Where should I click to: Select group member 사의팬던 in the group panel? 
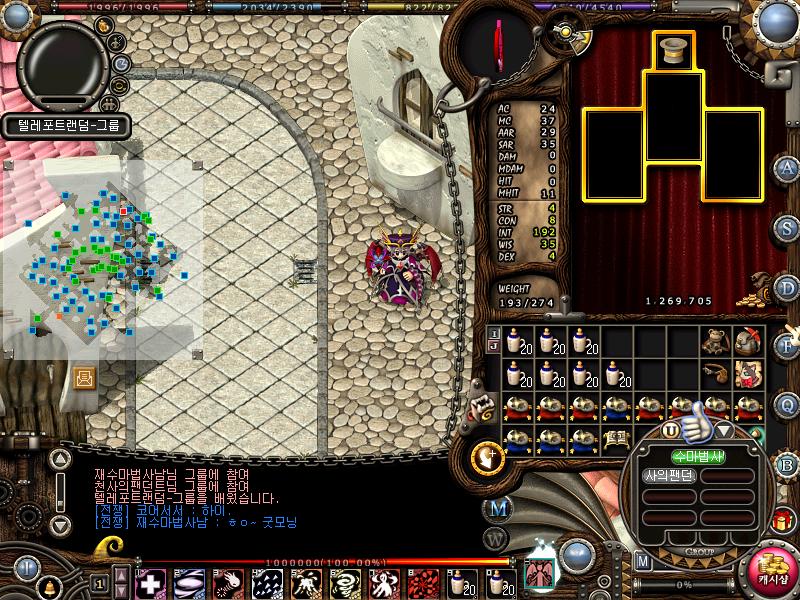click(667, 476)
